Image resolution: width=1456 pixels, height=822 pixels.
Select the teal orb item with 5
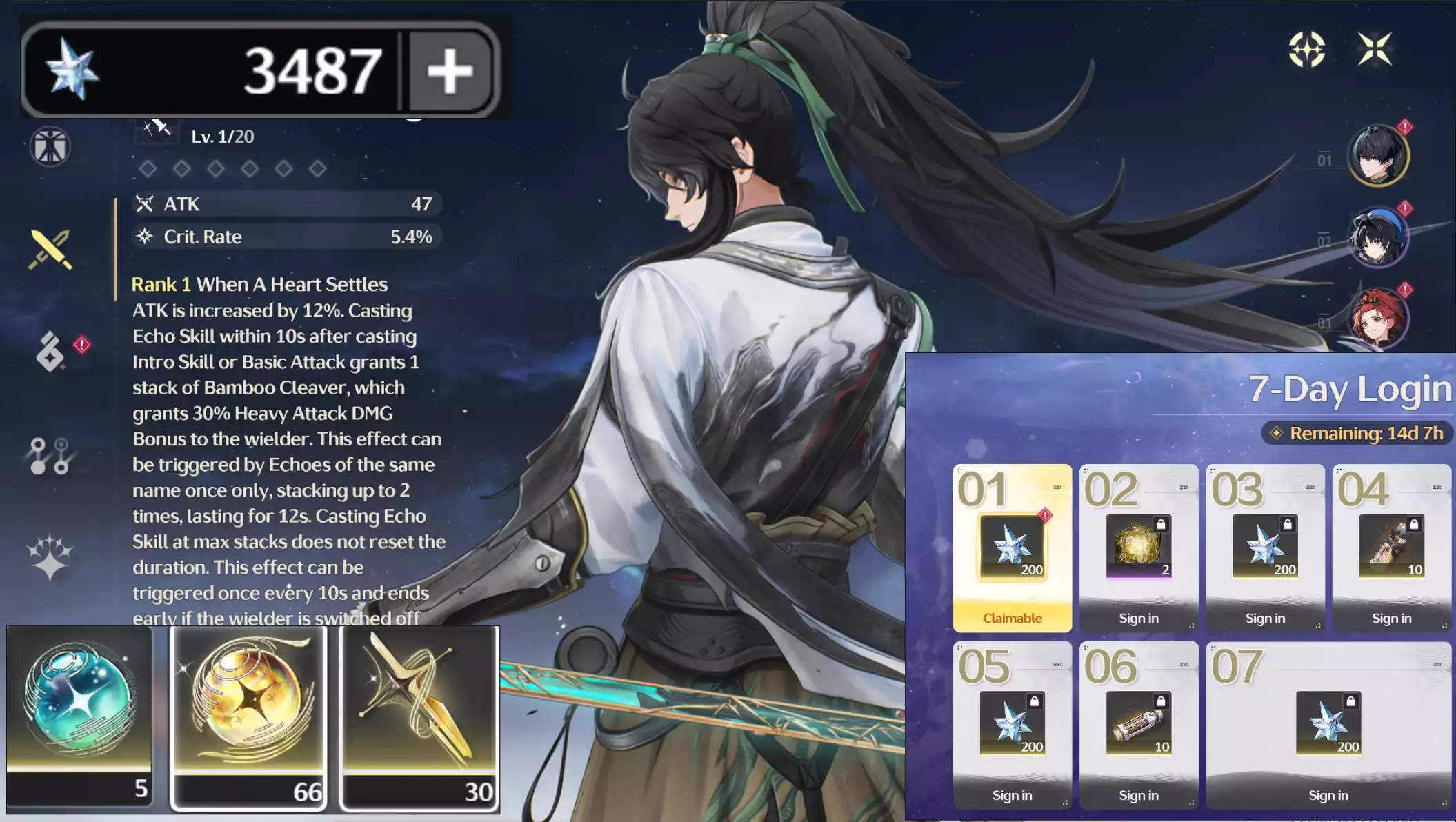pos(79,717)
